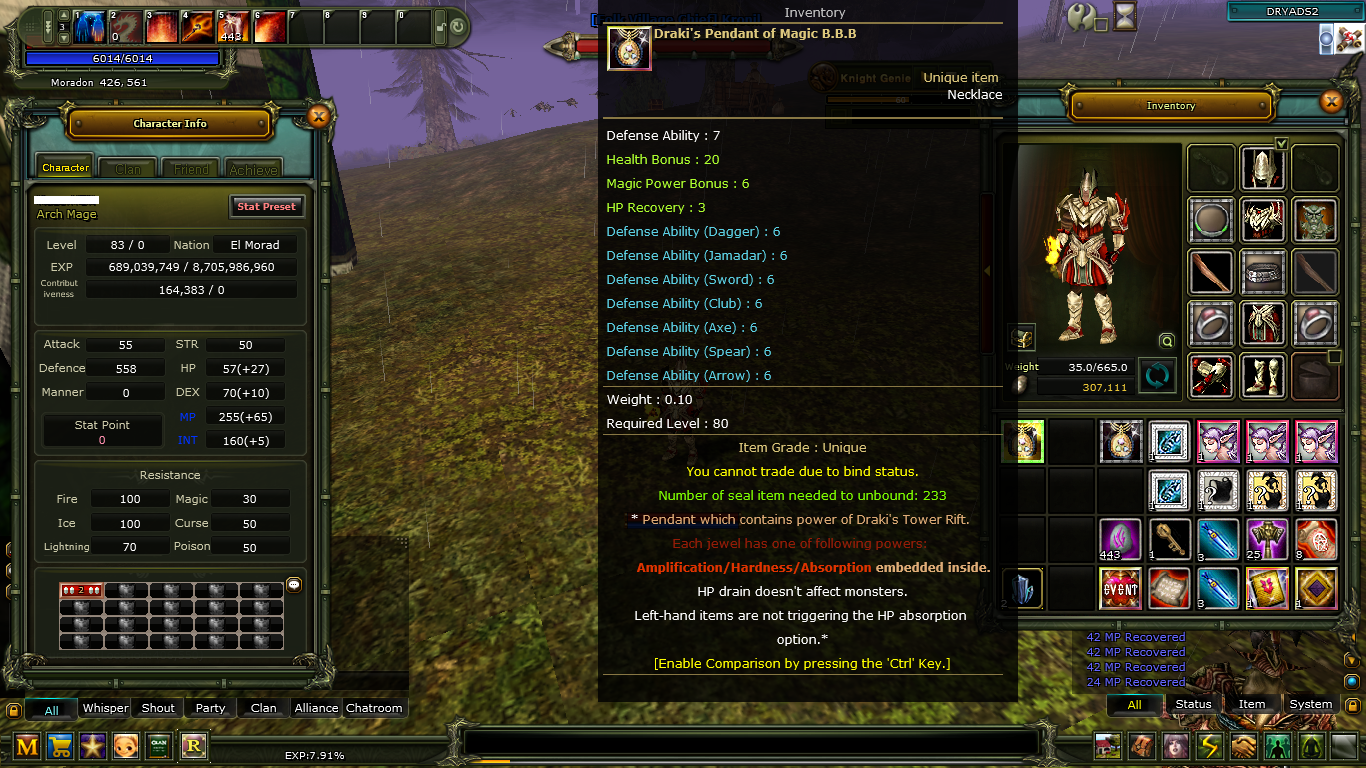This screenshot has height=768, width=1366.
Task: Click the circular rotate icon beside the Weight display
Action: tap(1157, 376)
